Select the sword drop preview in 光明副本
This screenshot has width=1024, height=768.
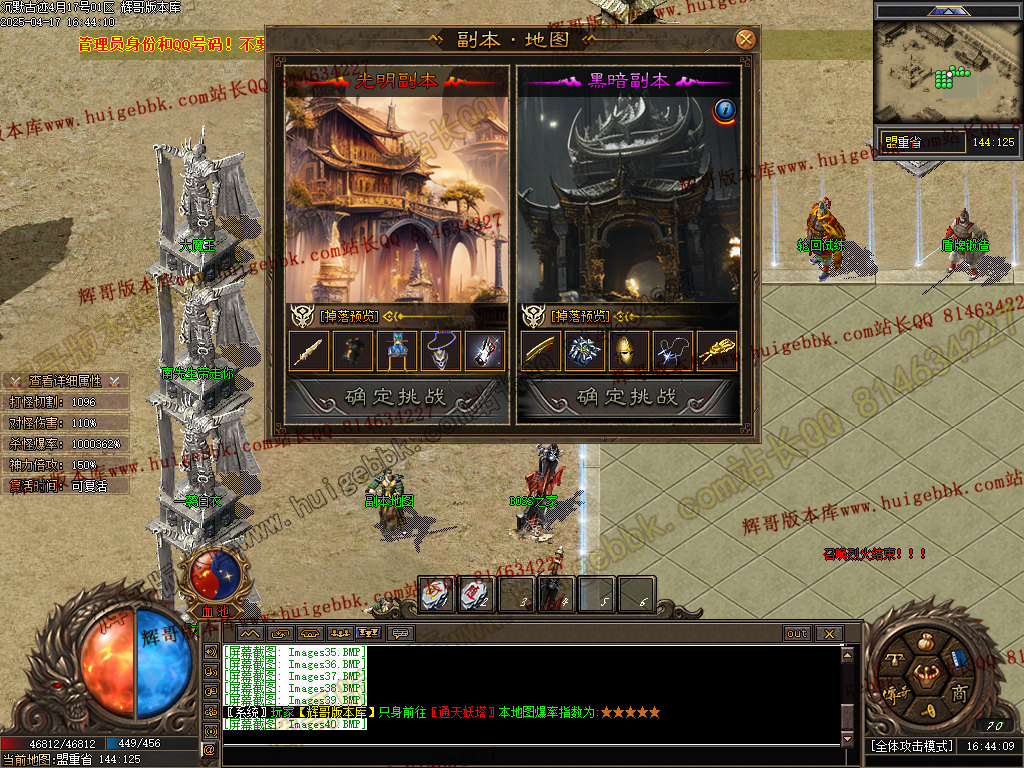(309, 351)
